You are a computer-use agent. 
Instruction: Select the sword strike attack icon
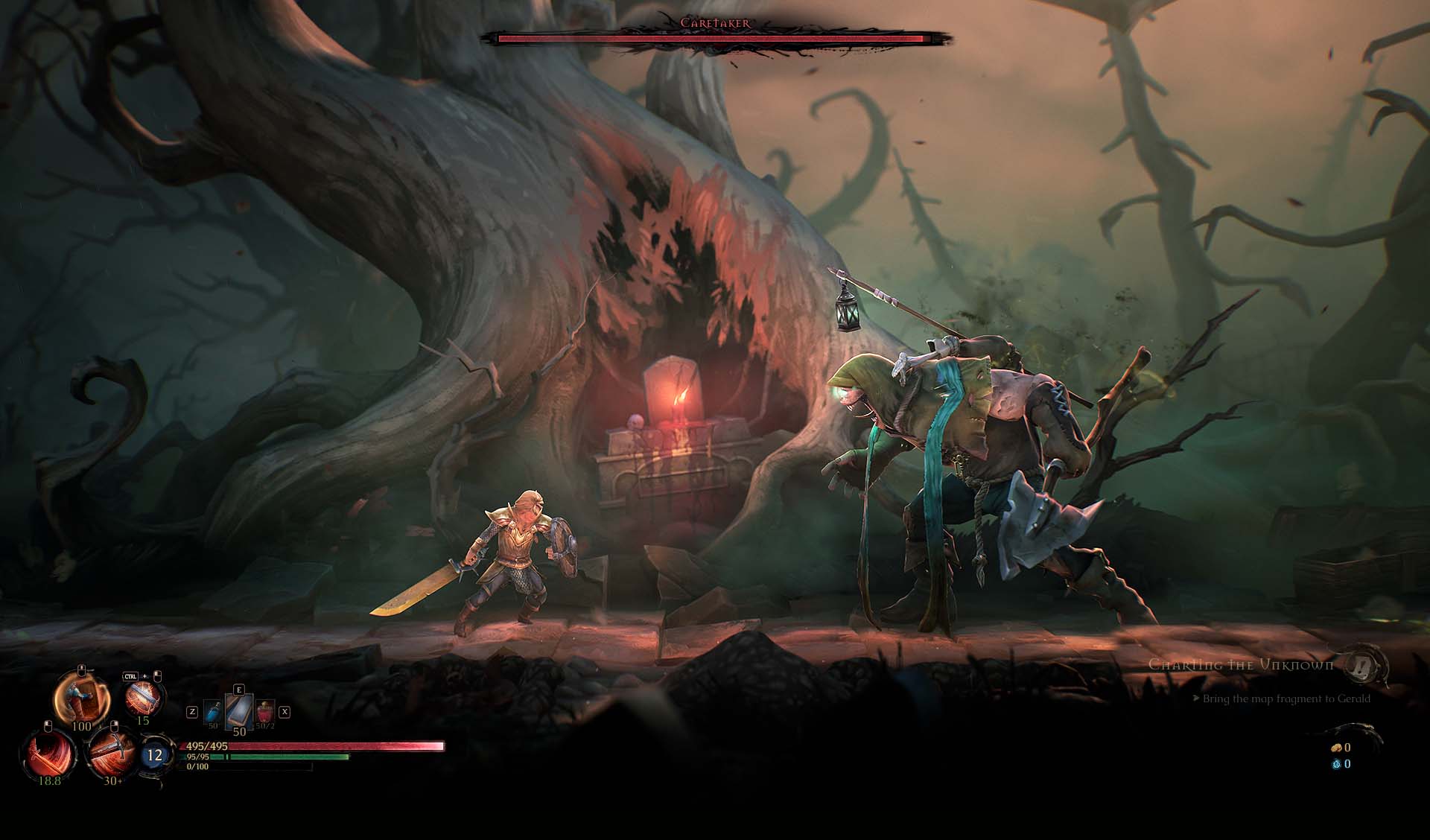[x=112, y=752]
